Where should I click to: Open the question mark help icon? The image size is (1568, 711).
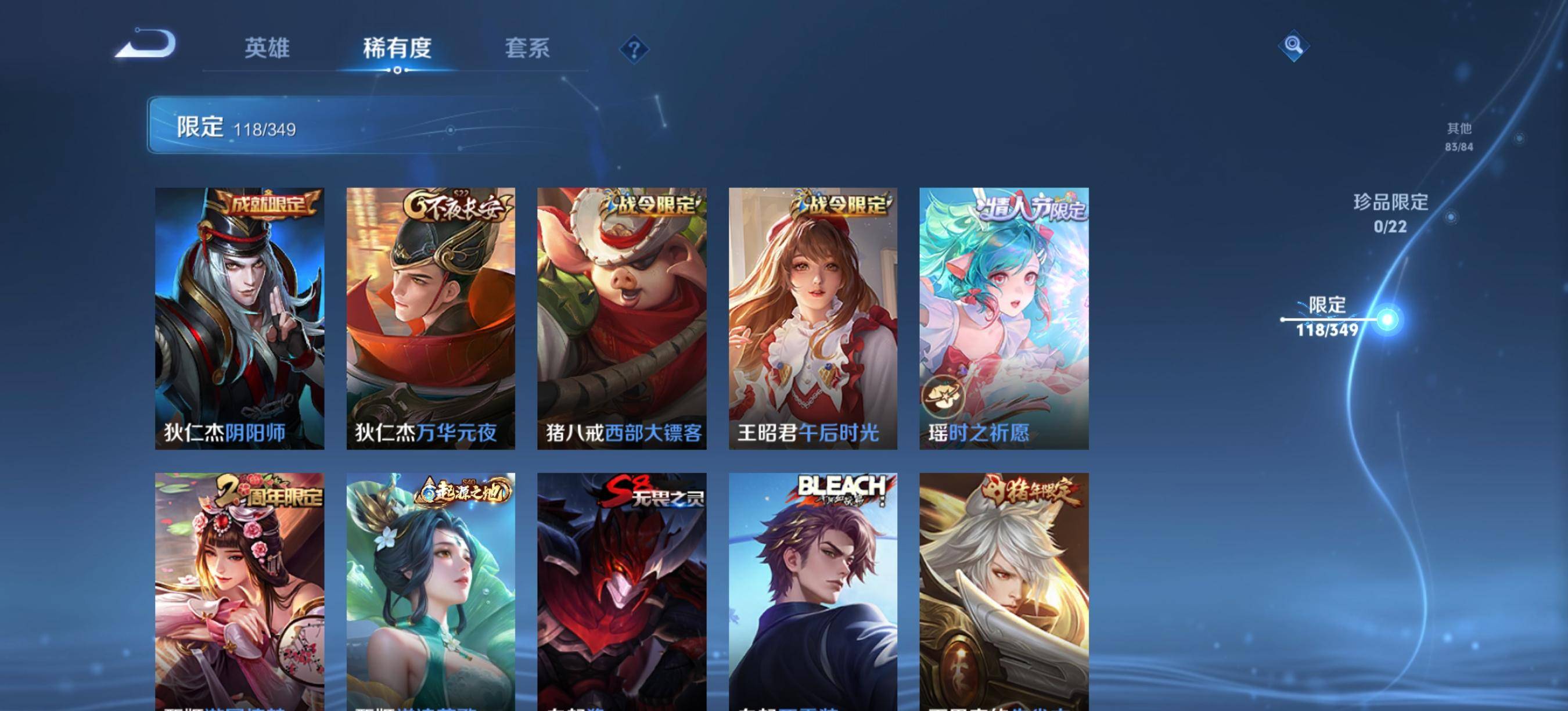[634, 49]
